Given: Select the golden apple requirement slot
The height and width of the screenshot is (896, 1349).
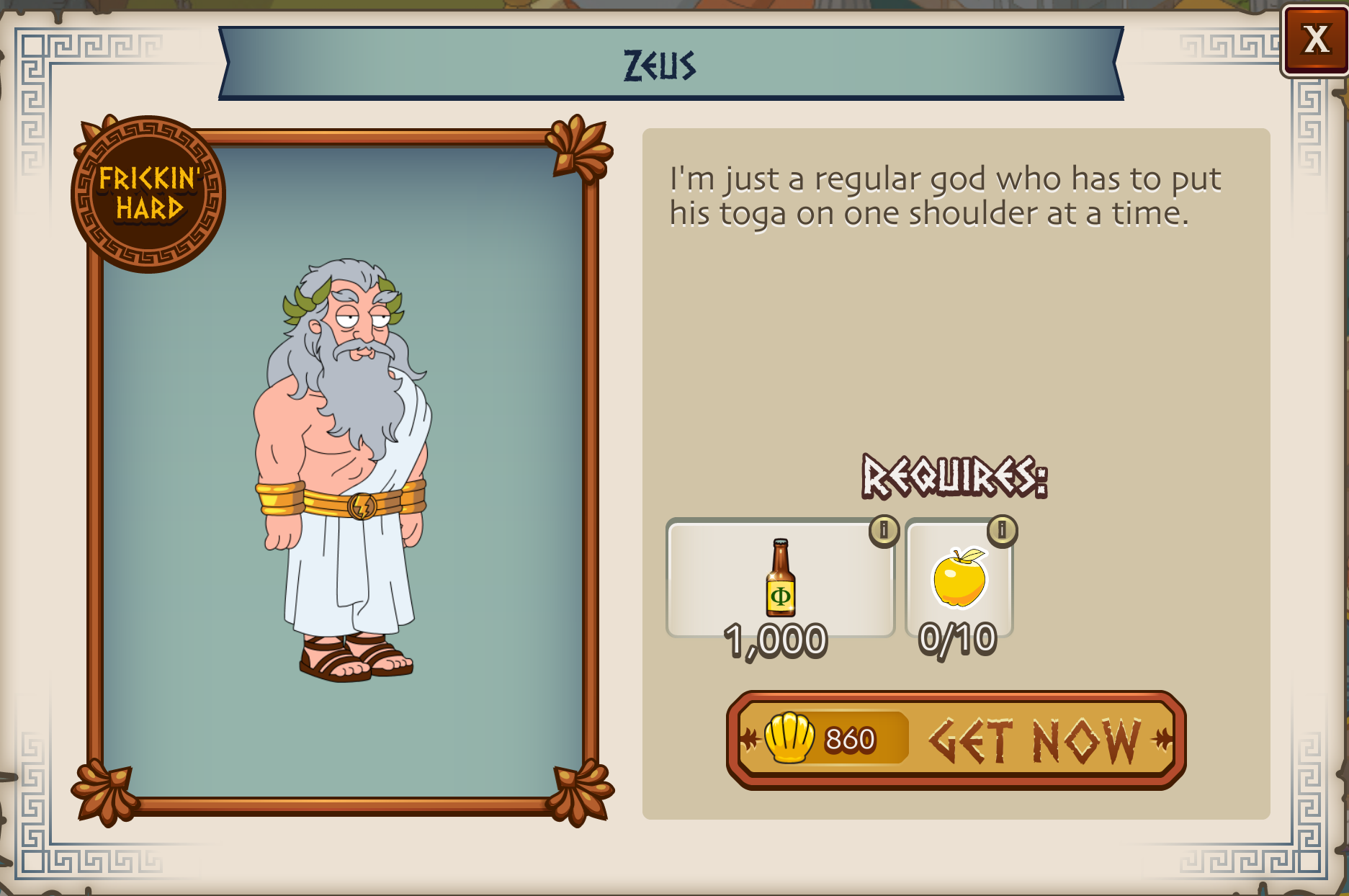Looking at the screenshot, I should tap(959, 578).
